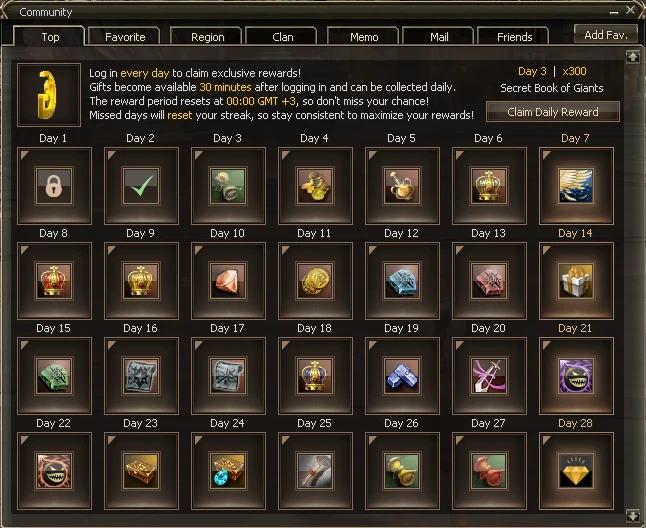Viewport: 646px width, 528px height.
Task: Switch to the Favorite tab
Action: tap(125, 37)
